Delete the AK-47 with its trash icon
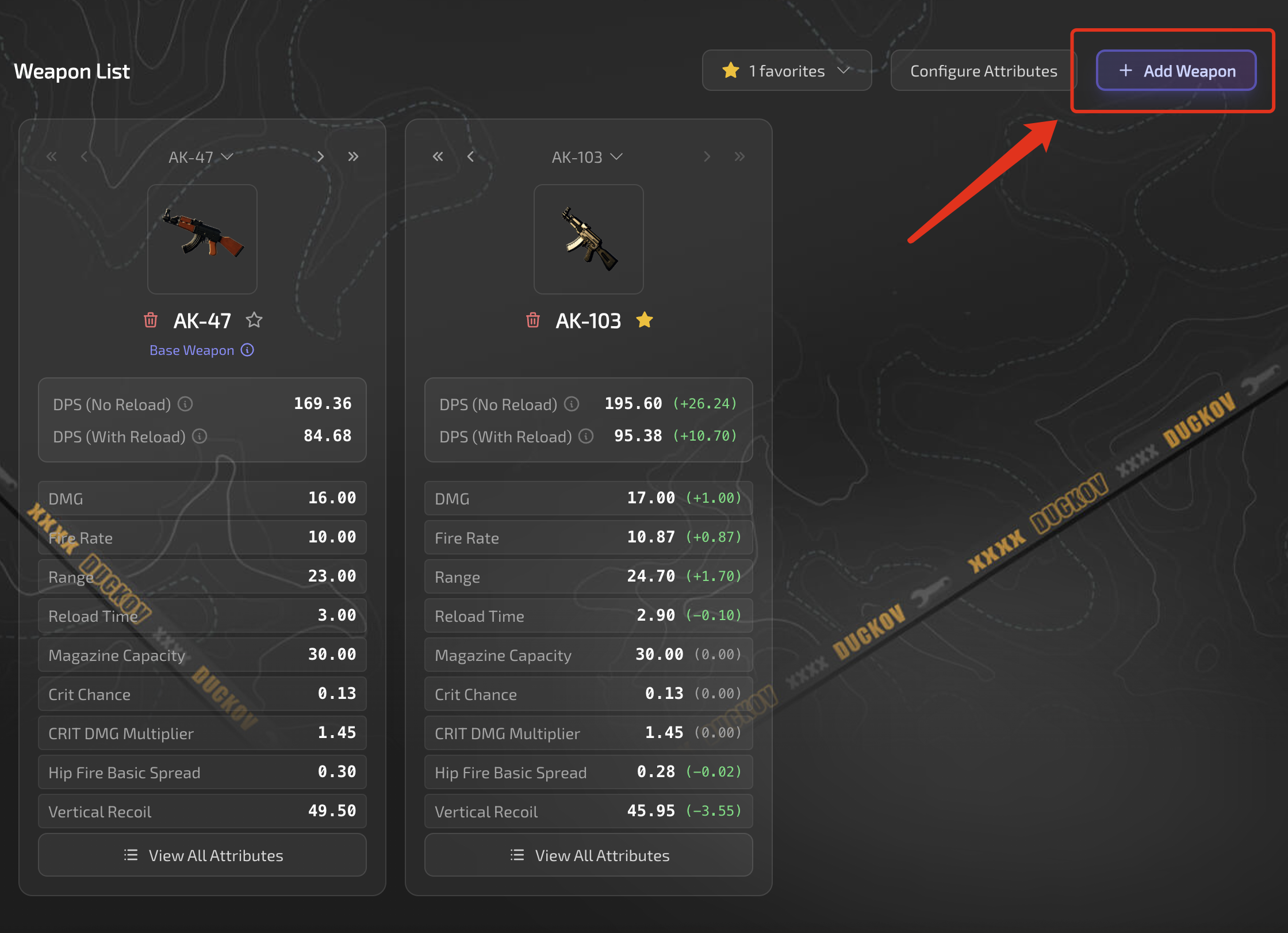Viewport: 1288px width, 933px height. [151, 320]
